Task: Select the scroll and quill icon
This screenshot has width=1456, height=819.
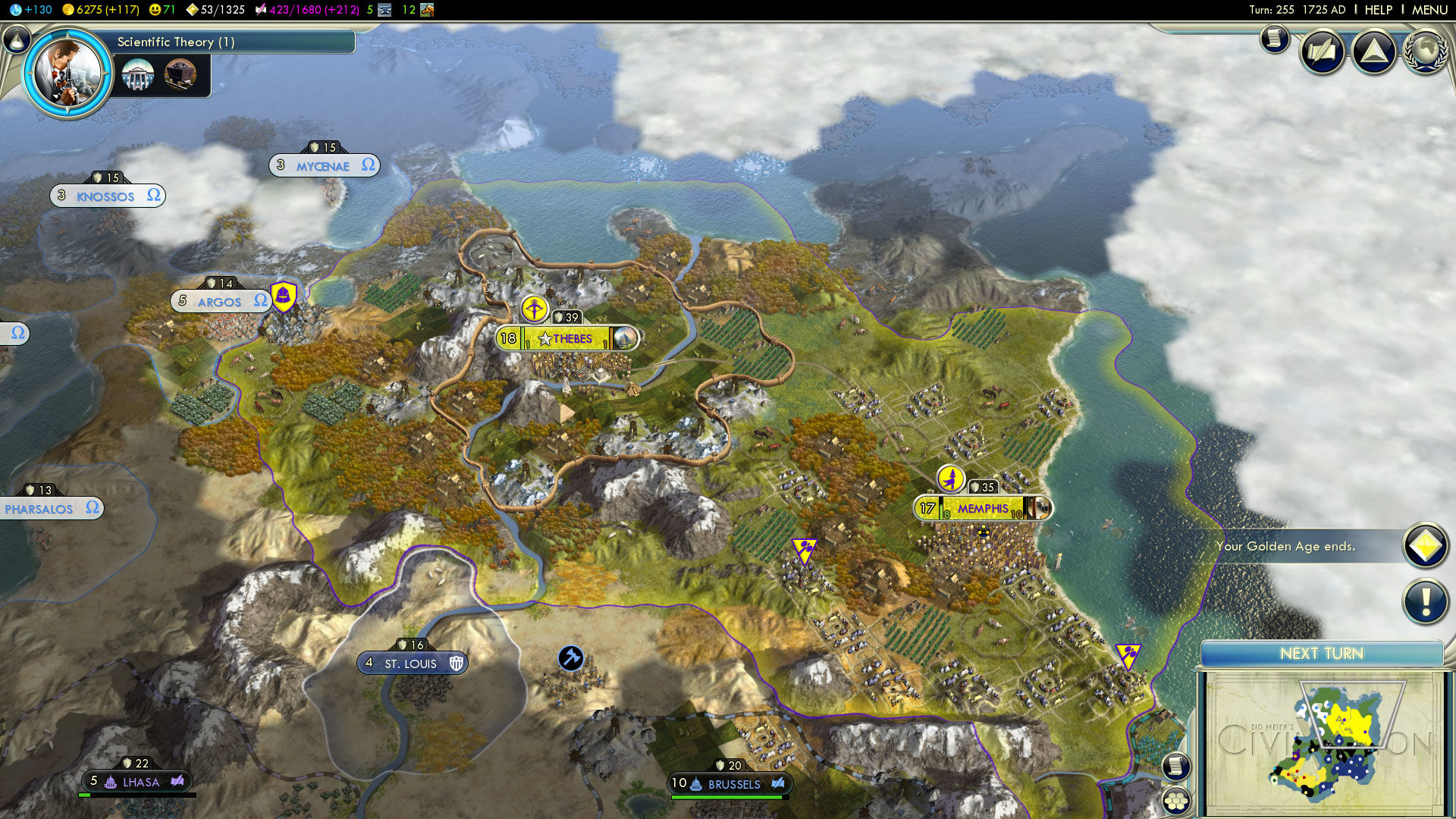Action: pos(1322,52)
